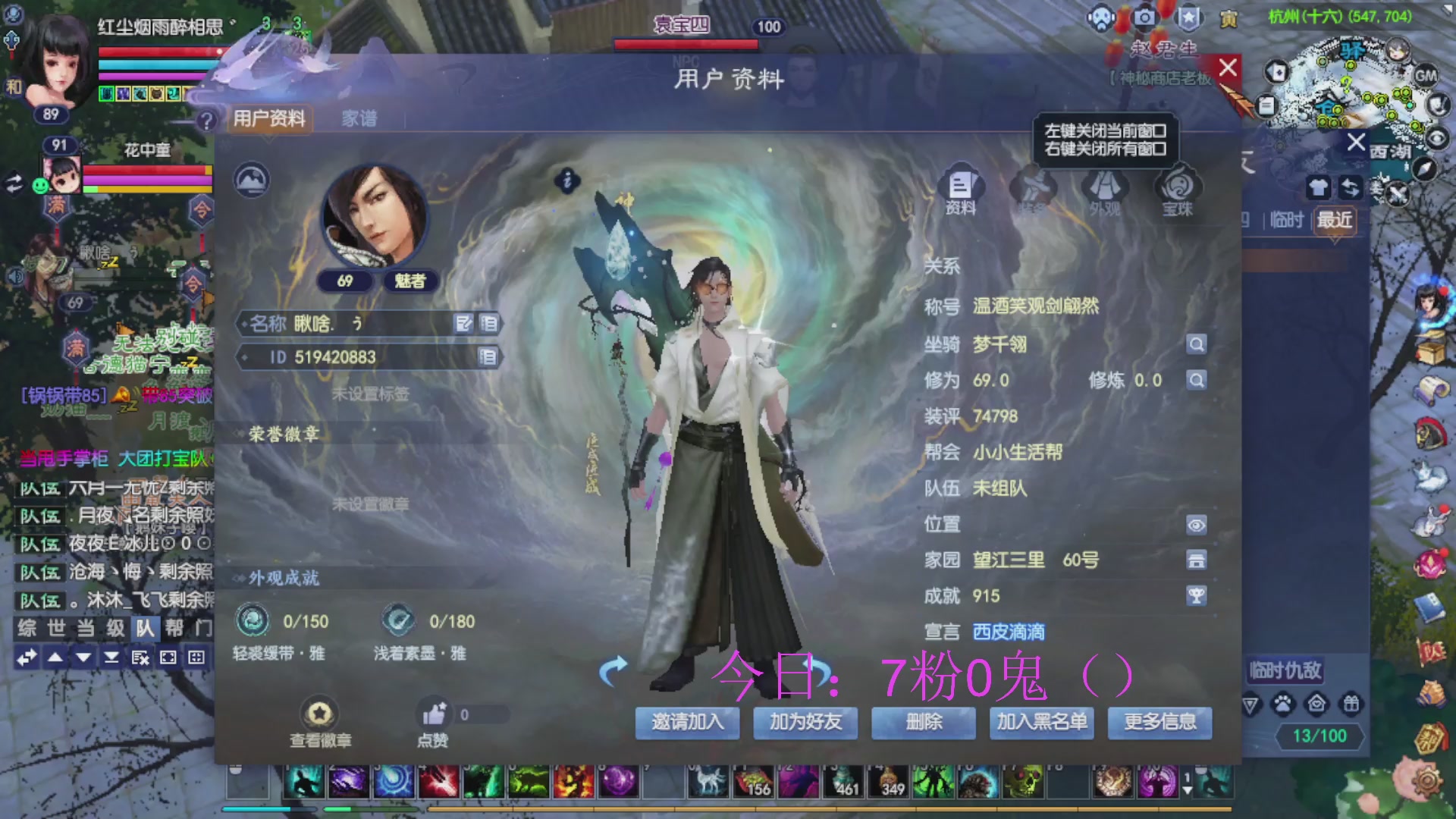Toggle location visibility with eye icon beside 位置
The width and height of the screenshot is (1456, 819).
point(1197,524)
